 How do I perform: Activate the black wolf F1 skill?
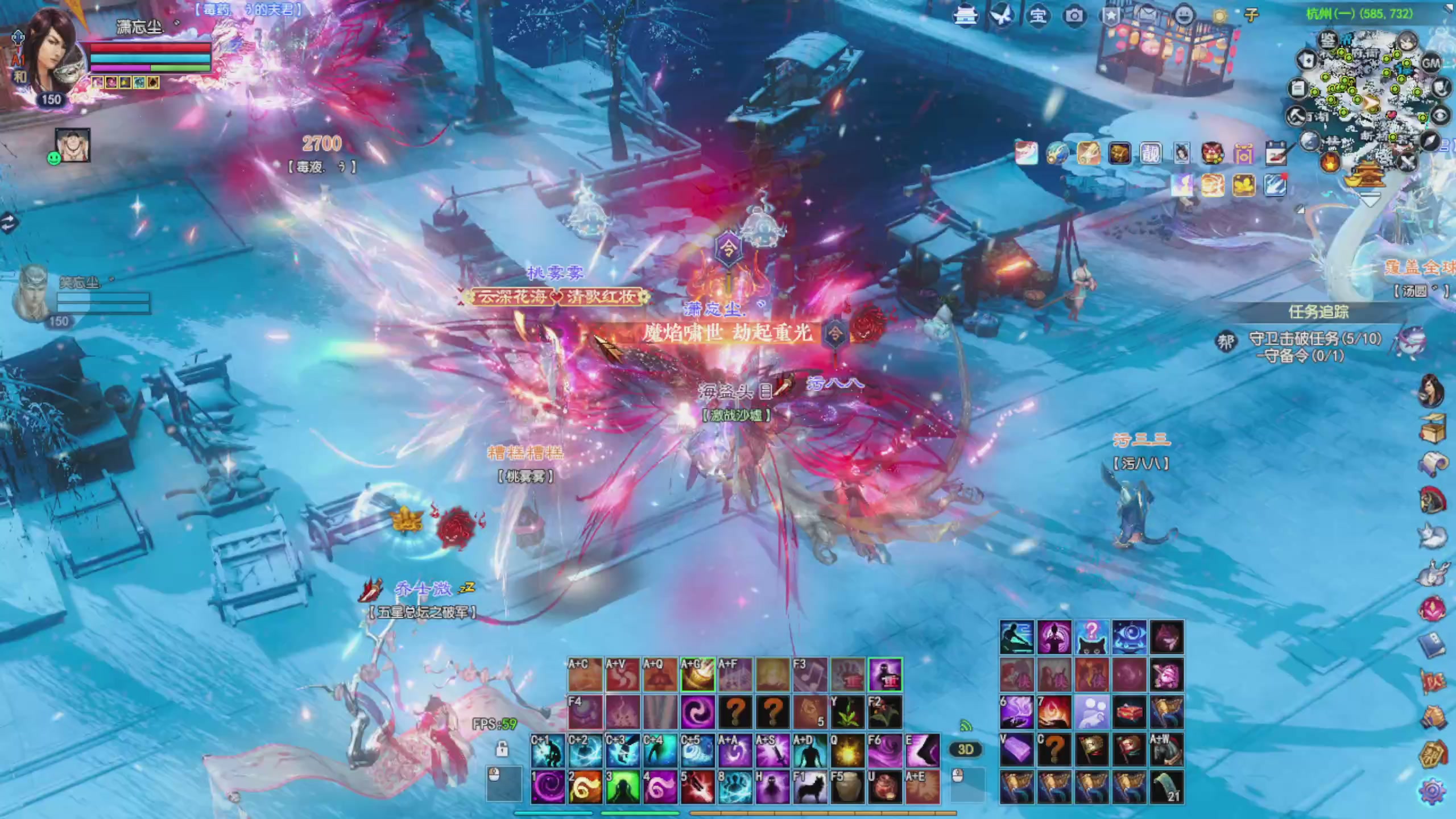pos(810,788)
